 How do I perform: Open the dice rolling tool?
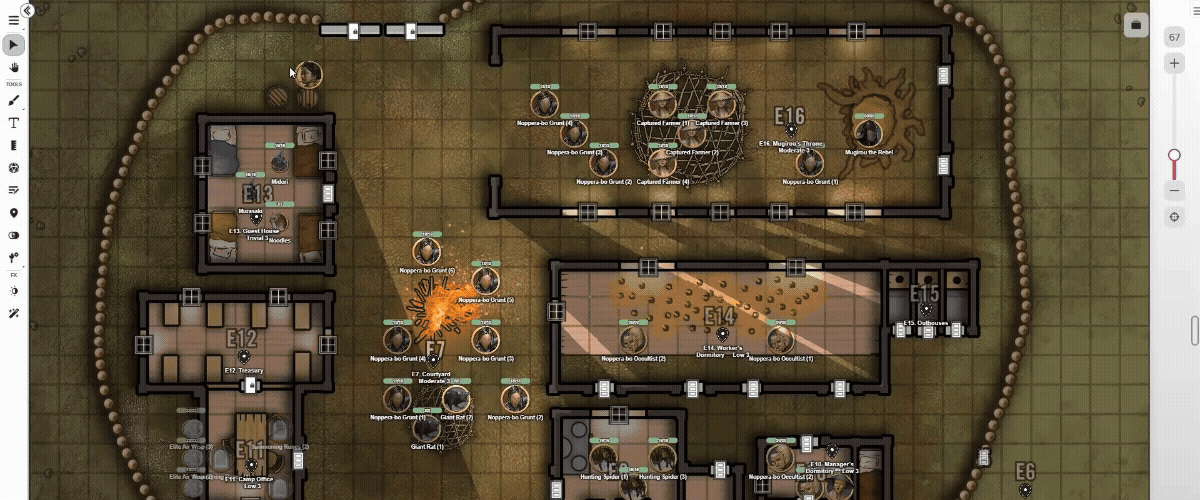point(14,168)
